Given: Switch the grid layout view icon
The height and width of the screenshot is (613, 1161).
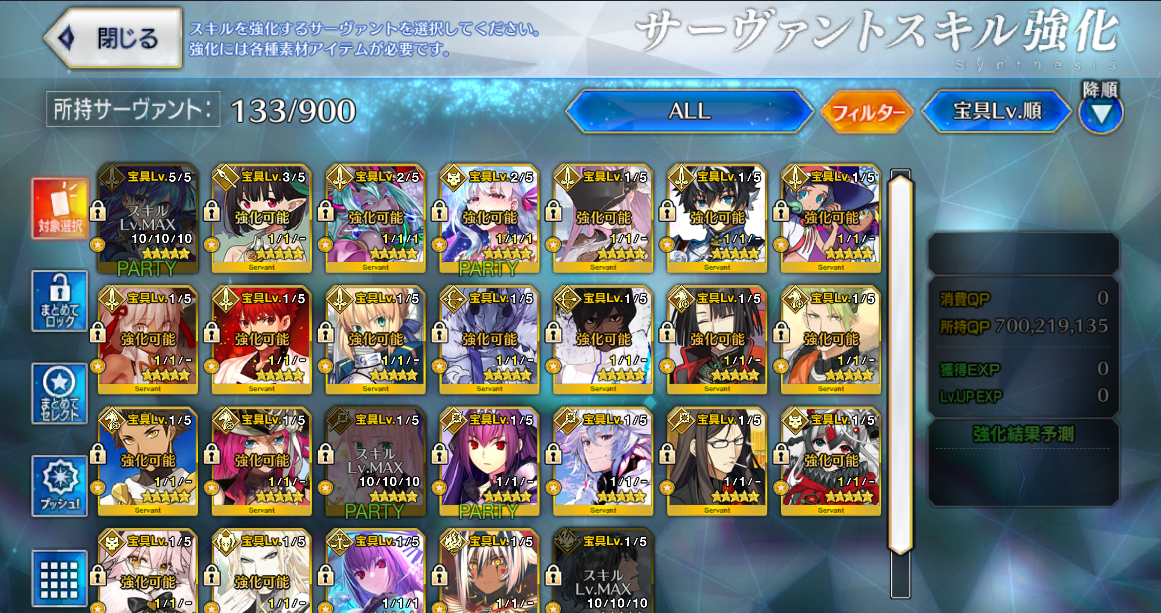Looking at the screenshot, I should point(60,578).
